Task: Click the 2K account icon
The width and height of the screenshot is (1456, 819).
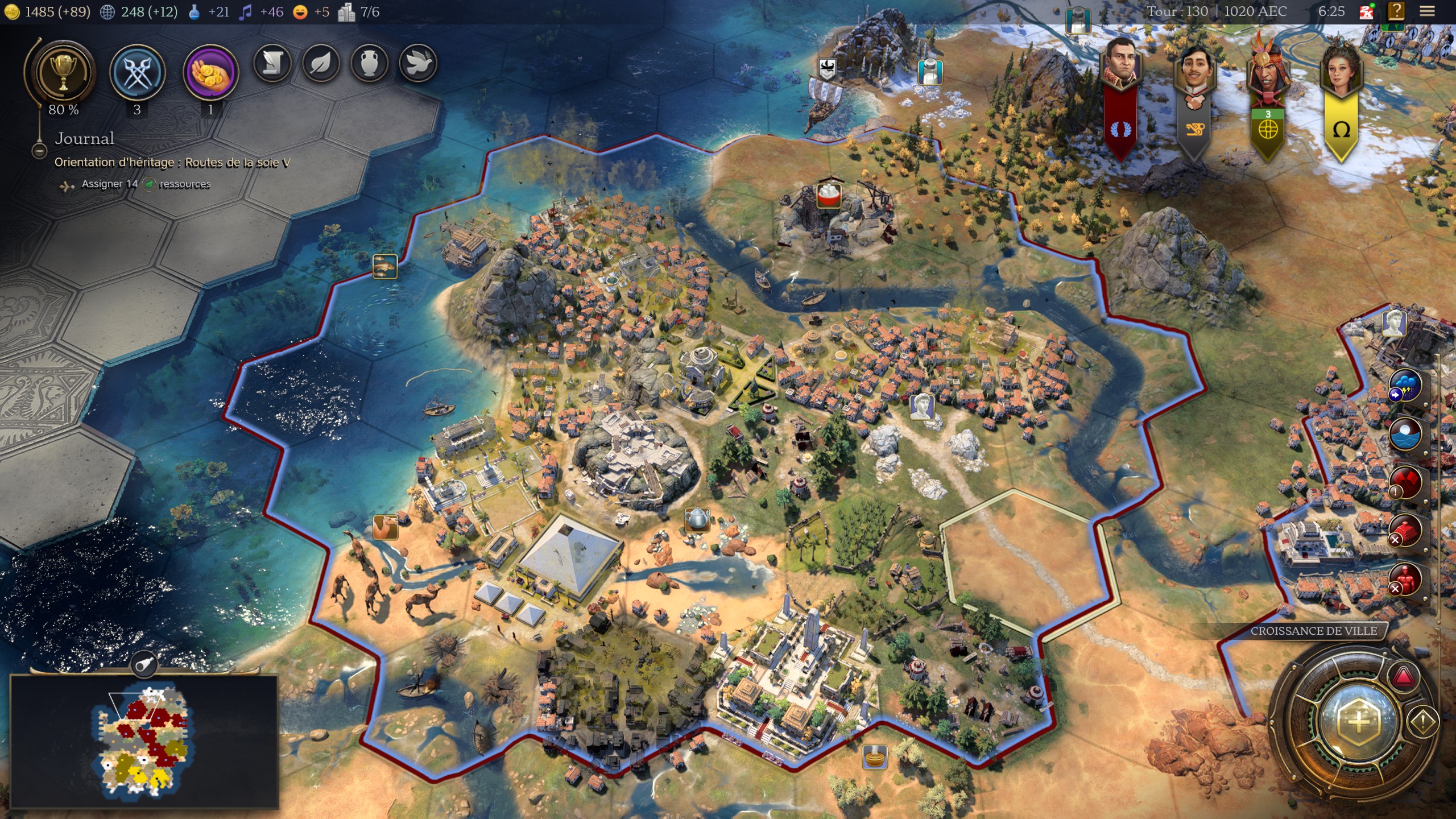Action: click(x=1366, y=11)
